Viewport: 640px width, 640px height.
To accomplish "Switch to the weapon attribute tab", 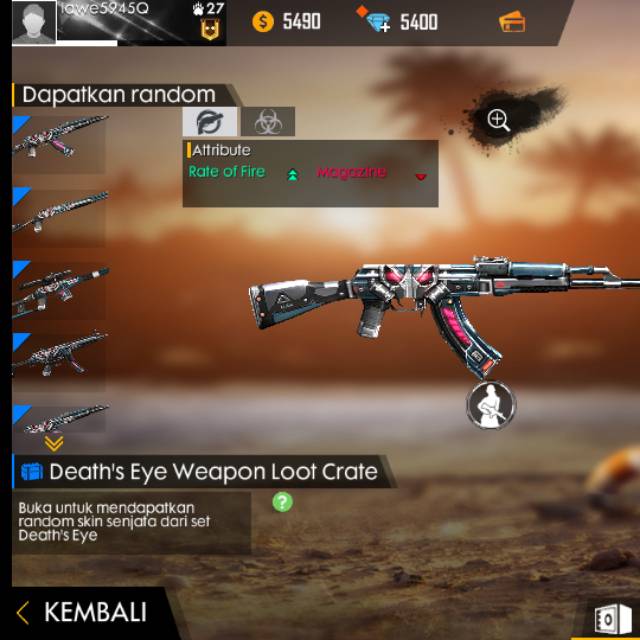I will pyautogui.click(x=210, y=122).
